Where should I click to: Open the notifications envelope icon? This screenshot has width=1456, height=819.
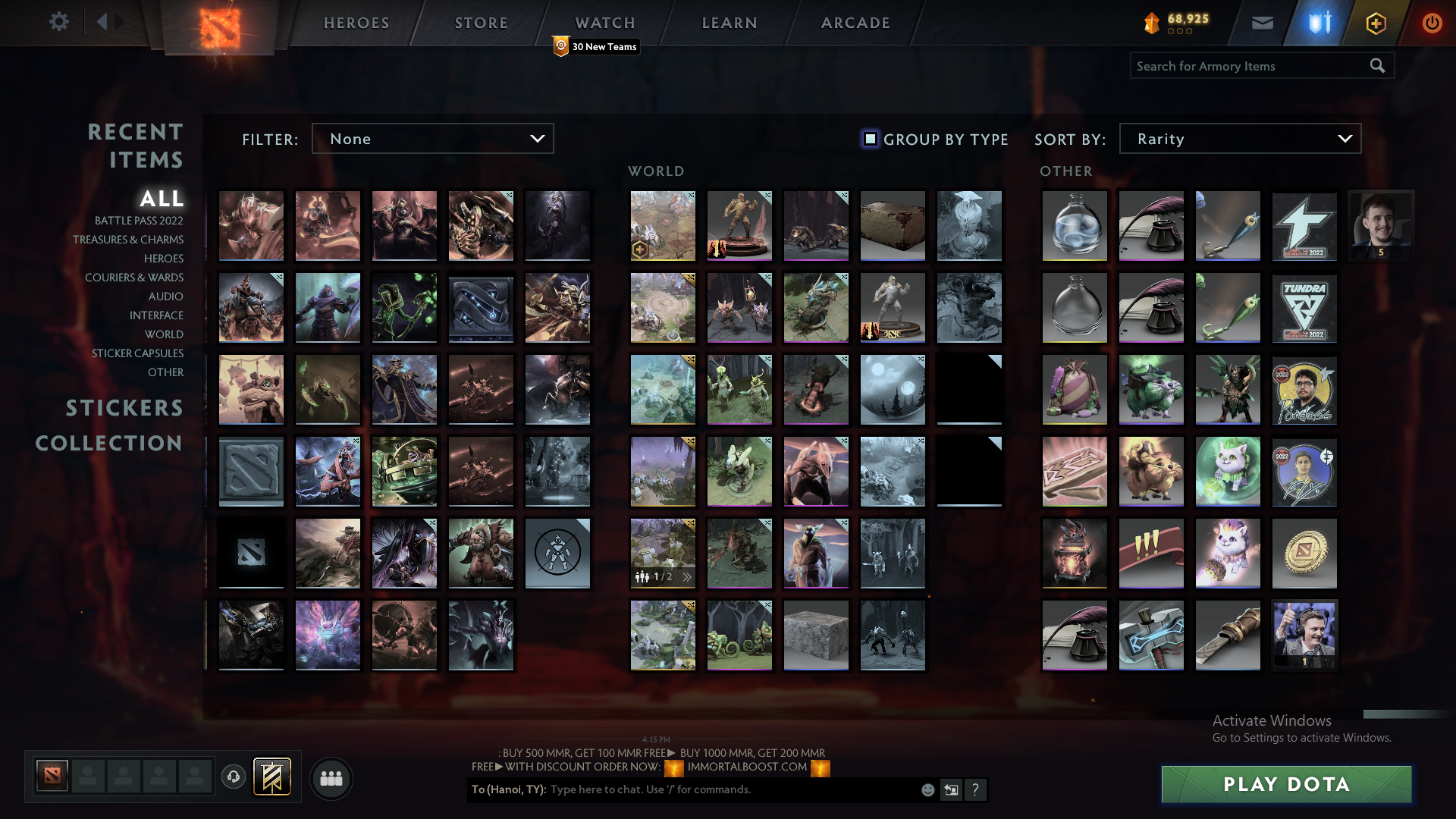point(1262,23)
